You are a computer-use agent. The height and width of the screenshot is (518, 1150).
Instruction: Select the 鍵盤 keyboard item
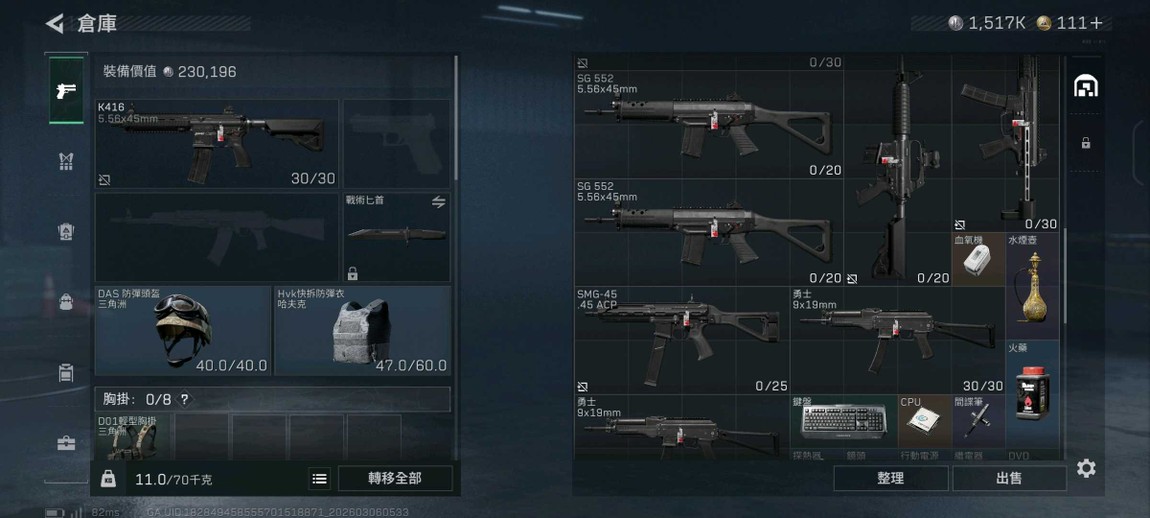point(844,421)
